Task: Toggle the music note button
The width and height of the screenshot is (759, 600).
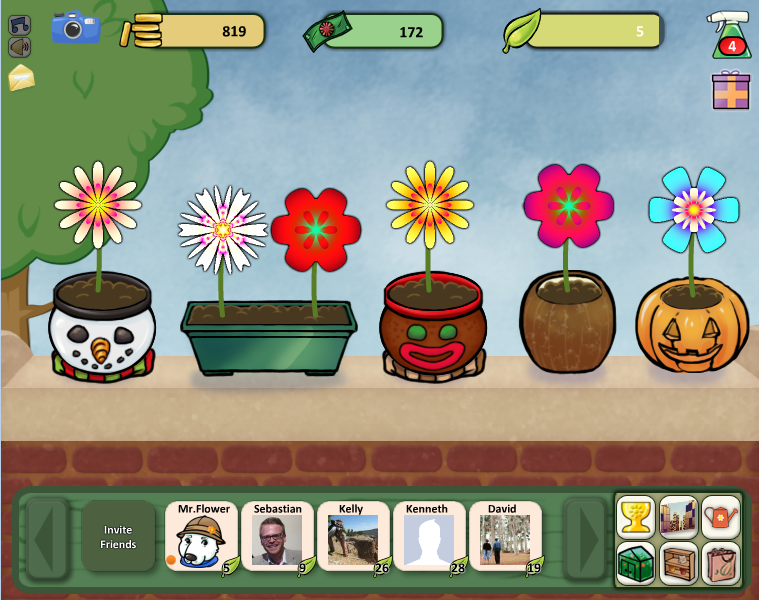Action: 19,26
